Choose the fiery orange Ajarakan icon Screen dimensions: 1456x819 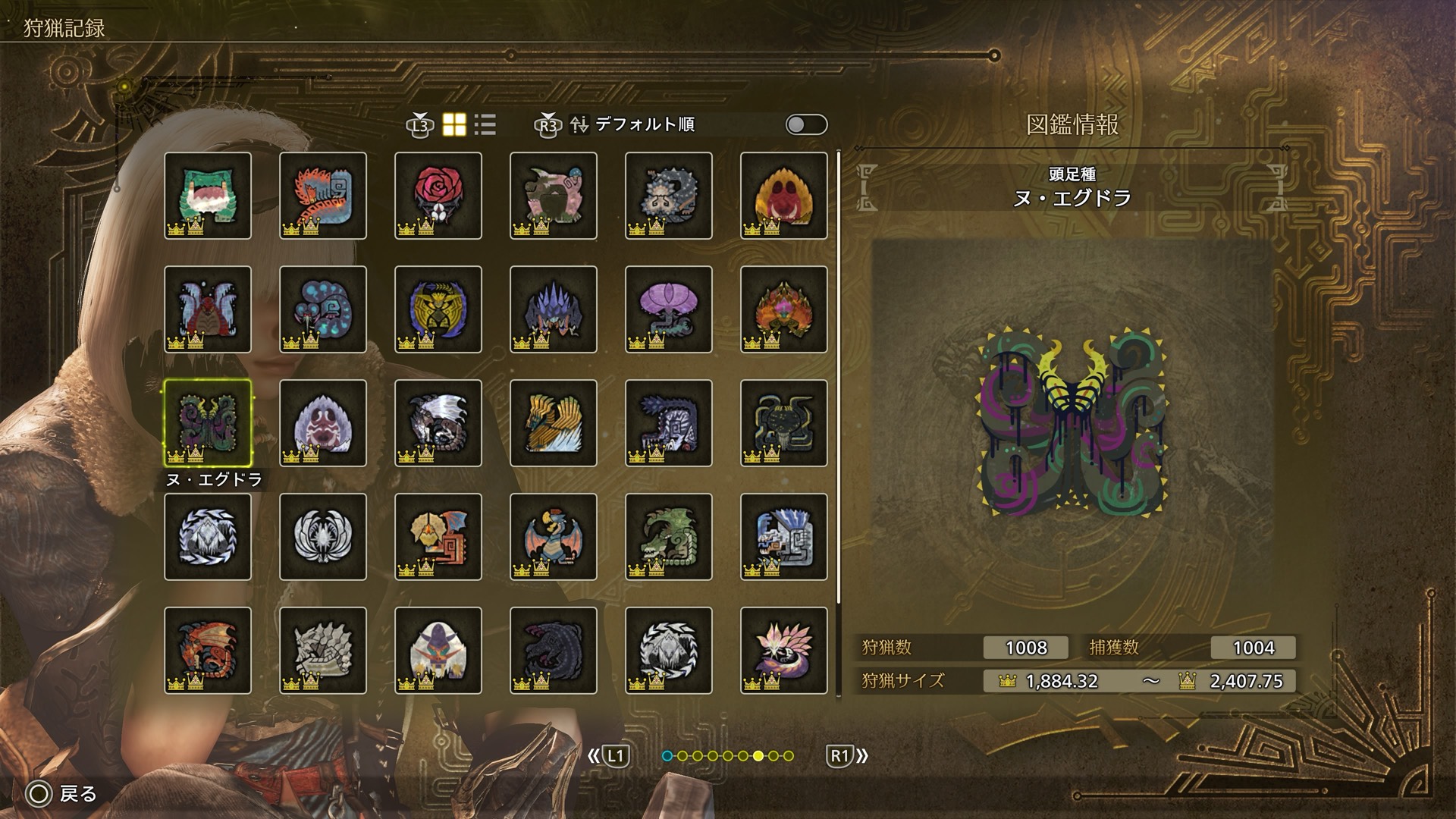784,309
